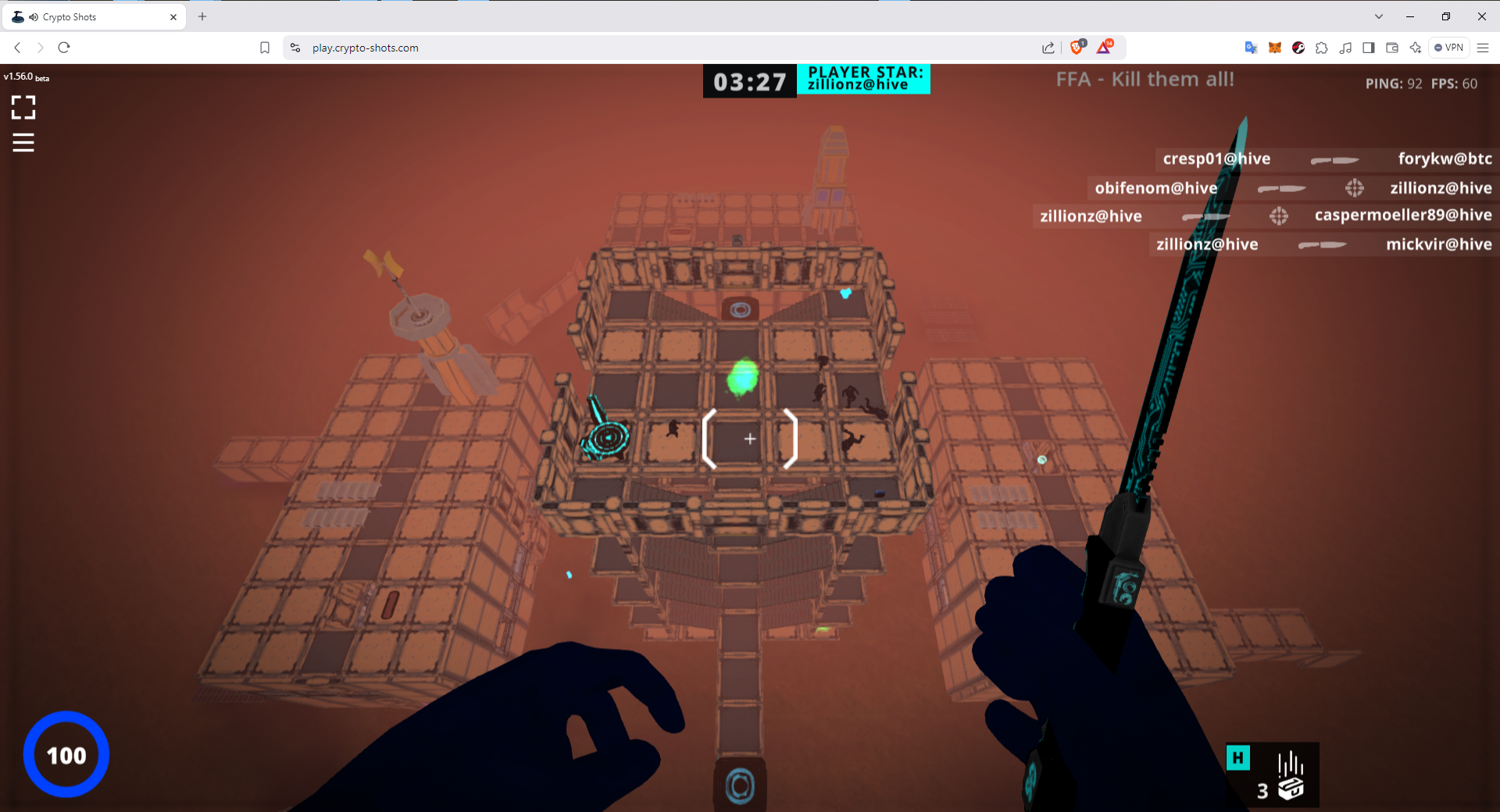Close the Crypto Shots browser tab
The height and width of the screenshot is (812, 1500).
tap(173, 16)
